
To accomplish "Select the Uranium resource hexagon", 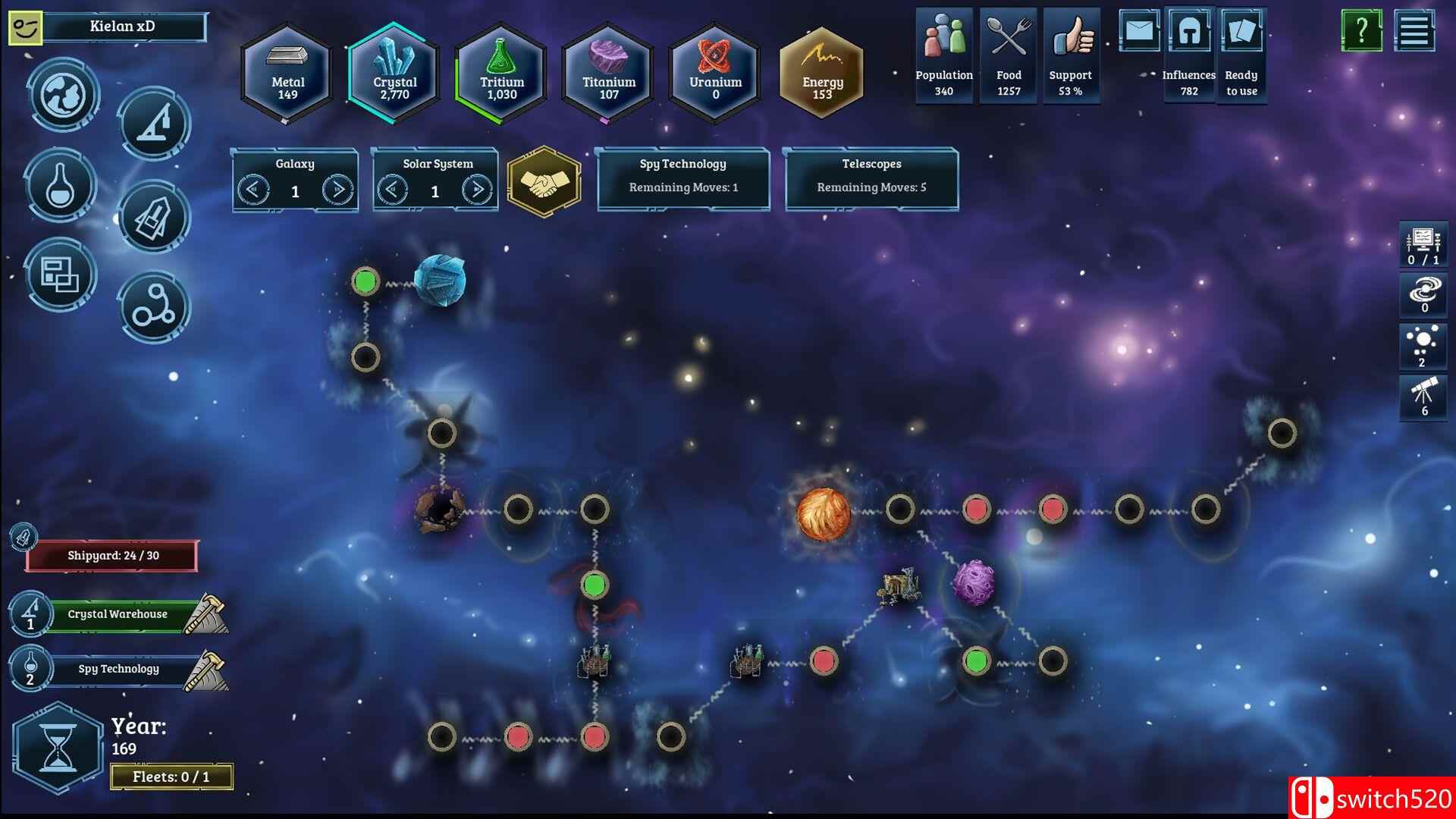I will (714, 72).
